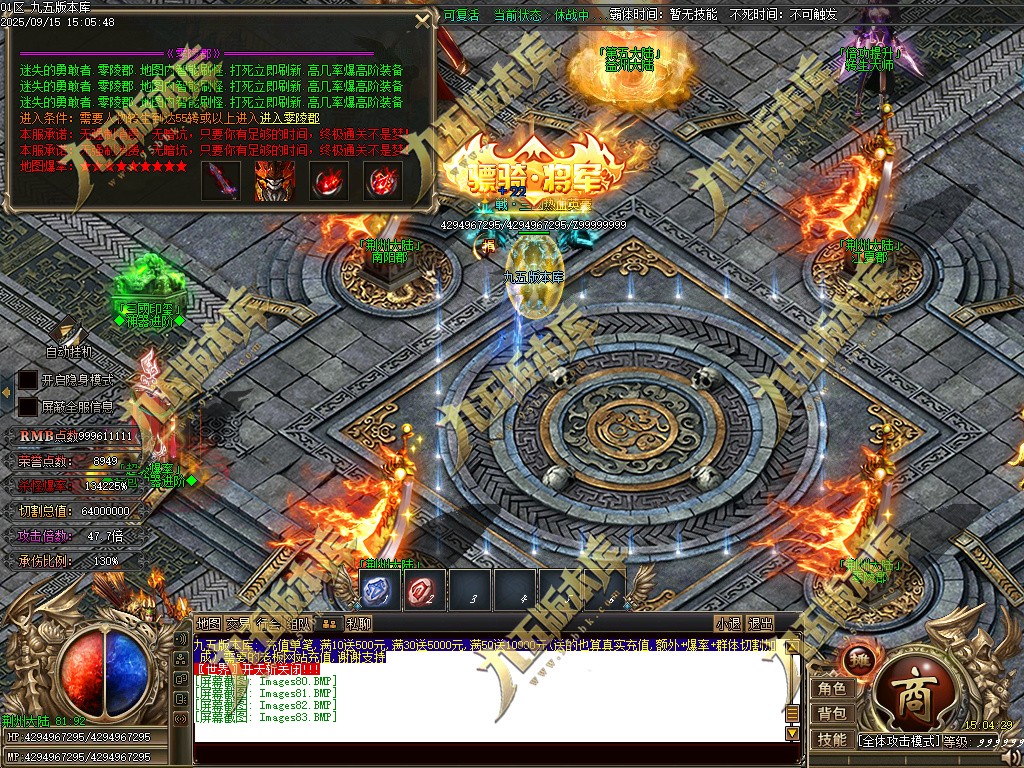
Task: Click the 小退 logout button
Action: [728, 623]
